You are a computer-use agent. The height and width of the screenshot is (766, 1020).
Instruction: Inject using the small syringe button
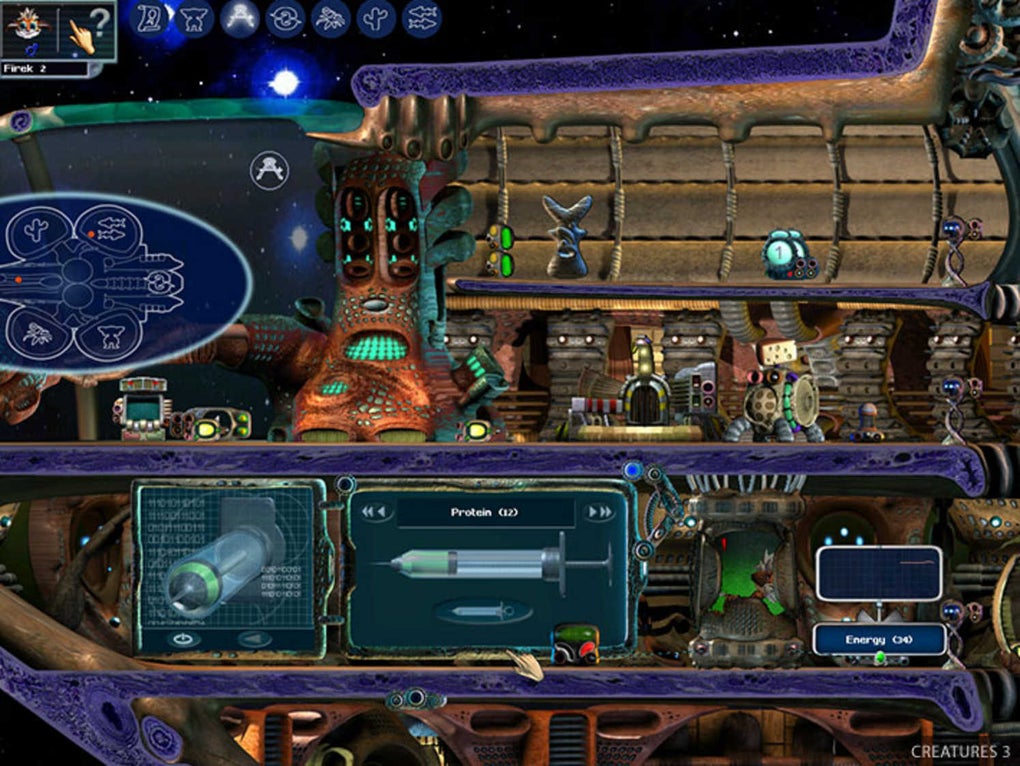[482, 611]
